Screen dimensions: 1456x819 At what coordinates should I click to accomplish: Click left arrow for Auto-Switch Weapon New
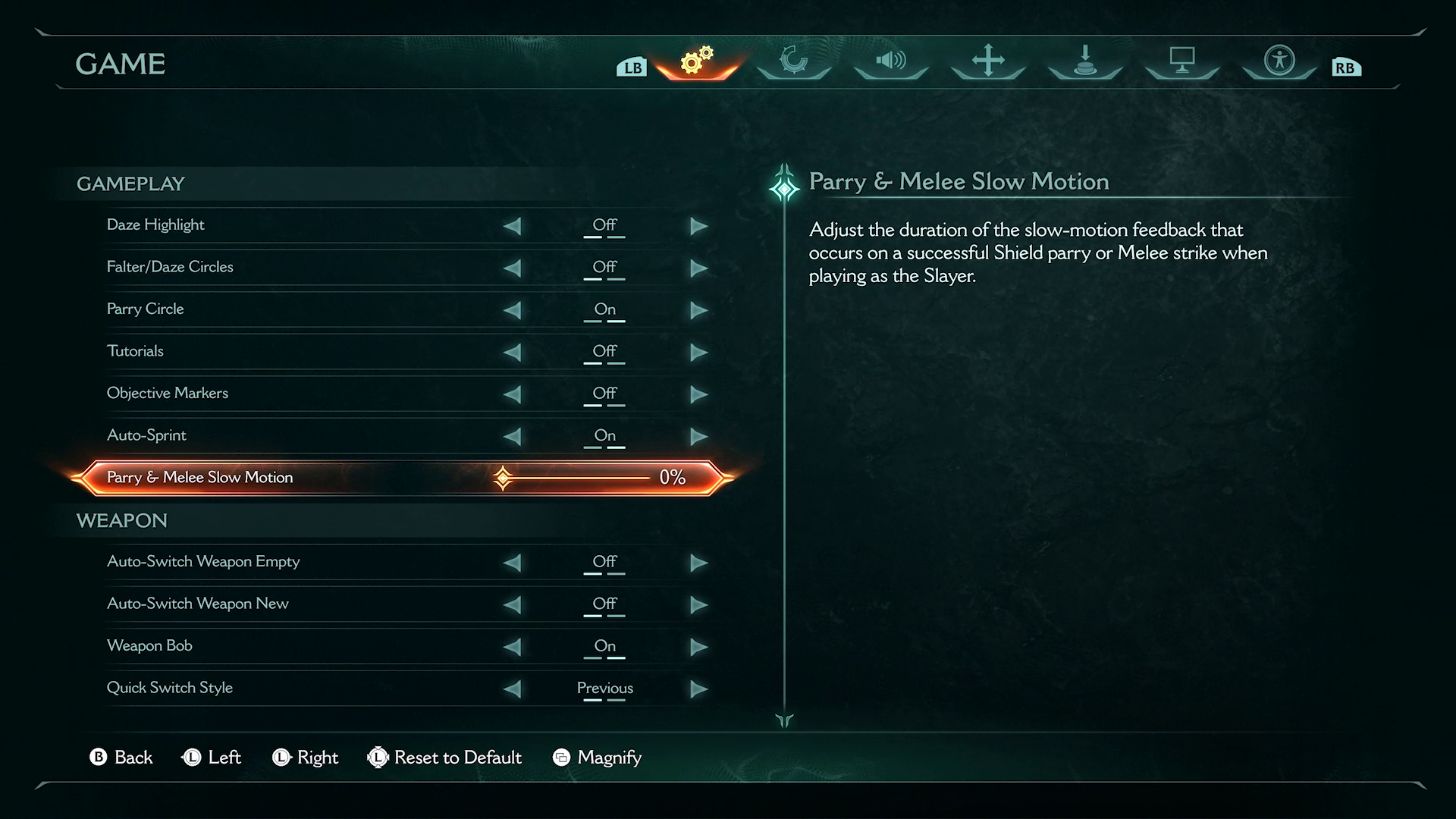513,604
